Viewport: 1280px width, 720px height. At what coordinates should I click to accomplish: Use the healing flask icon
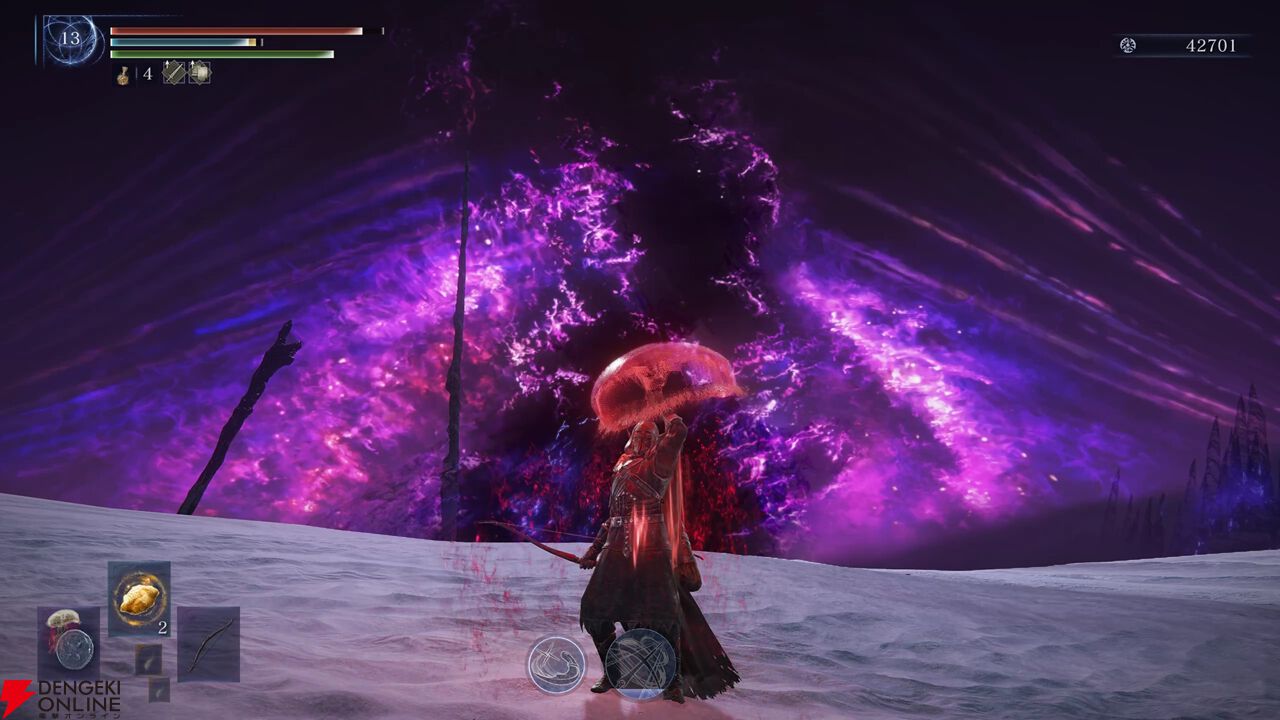pyautogui.click(x=123, y=74)
